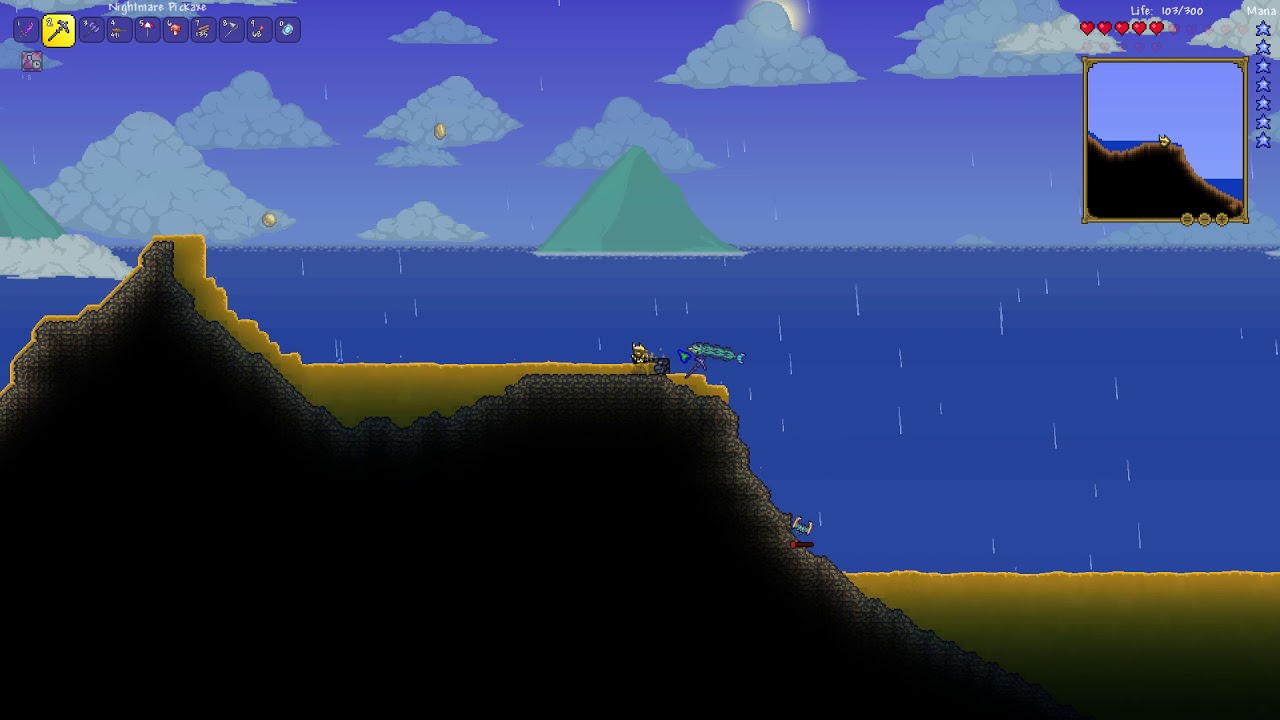The image size is (1280, 720).
Task: Equip the red umbrella from the hotbar
Action: click(147, 30)
